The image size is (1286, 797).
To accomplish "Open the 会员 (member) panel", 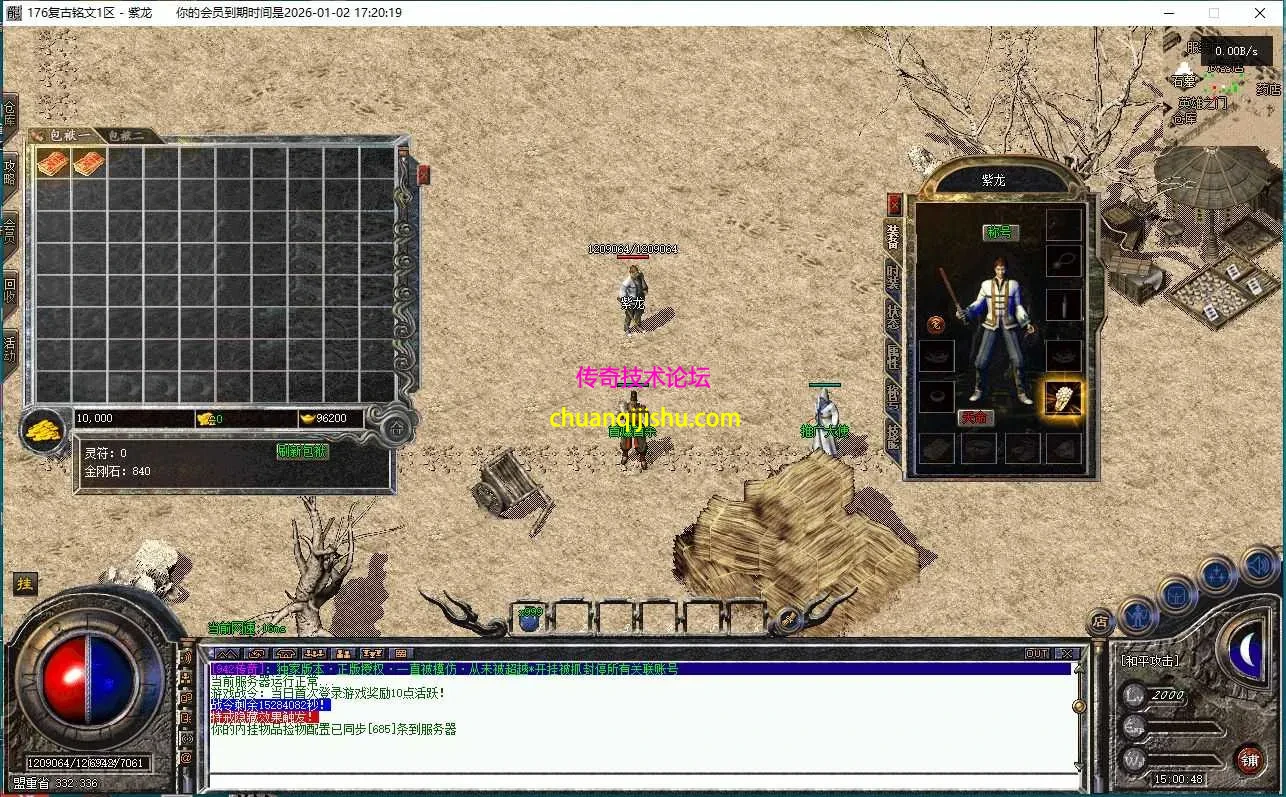I will click(11, 222).
